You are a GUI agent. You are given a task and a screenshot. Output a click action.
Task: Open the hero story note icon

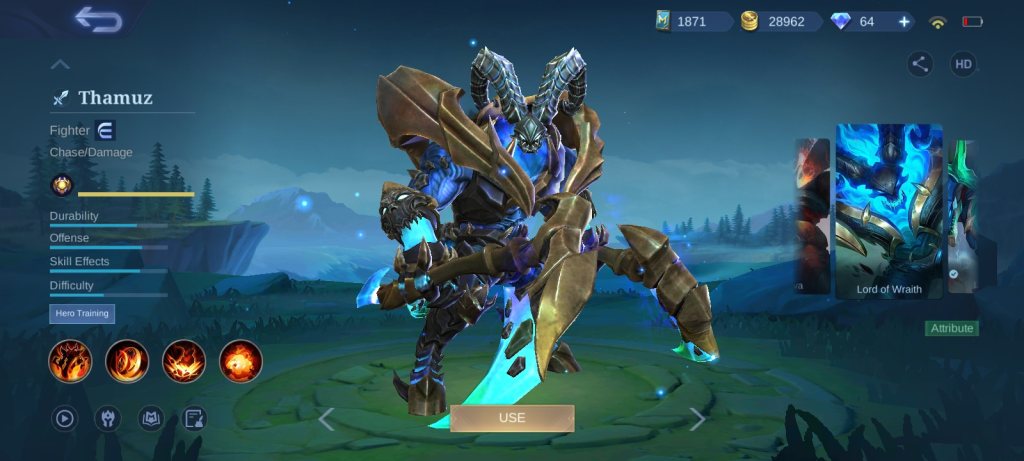[195, 418]
